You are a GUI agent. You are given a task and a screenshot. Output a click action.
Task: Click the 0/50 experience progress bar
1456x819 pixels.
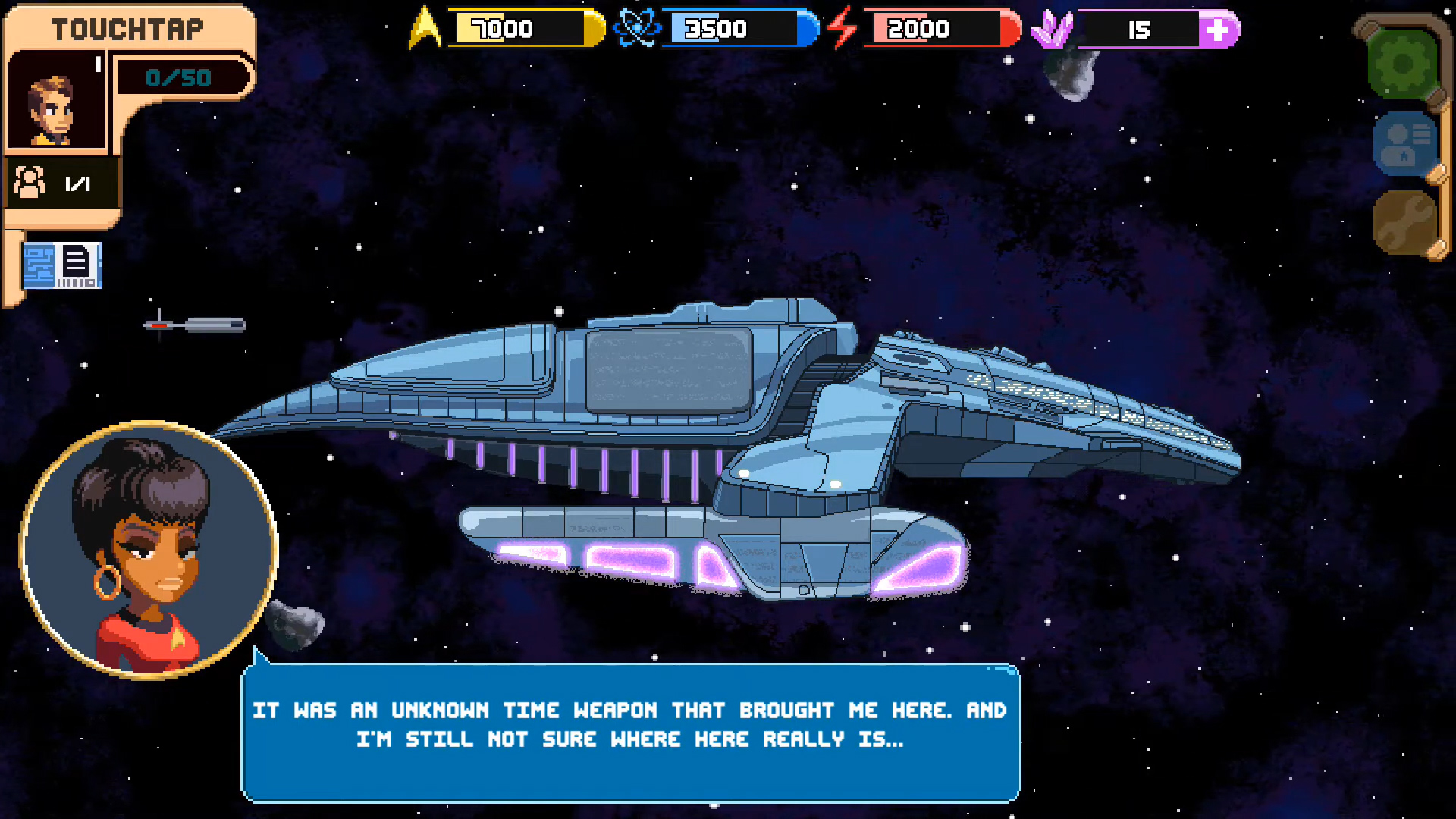click(x=180, y=77)
